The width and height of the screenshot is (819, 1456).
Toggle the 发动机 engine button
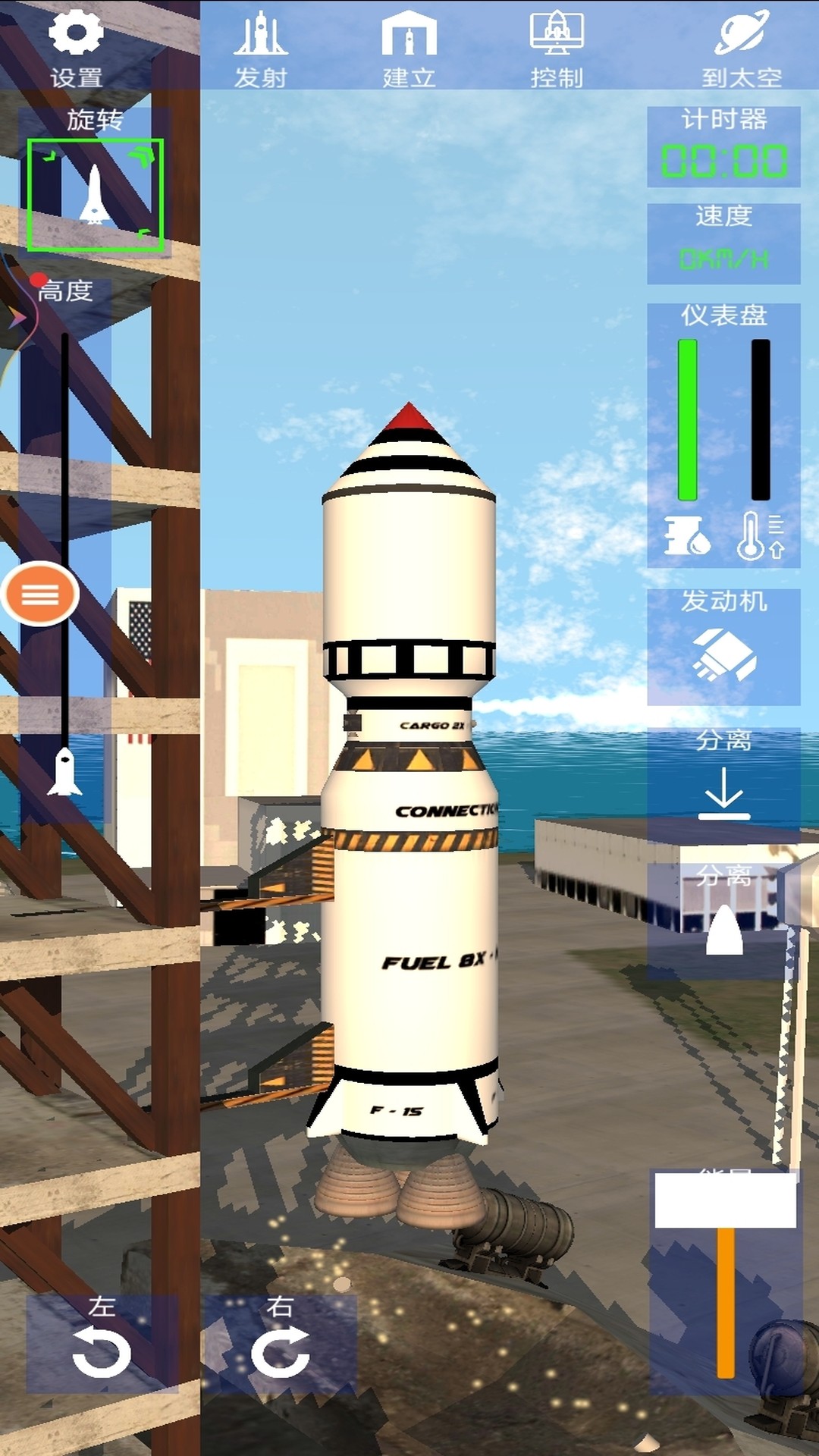pos(723,646)
